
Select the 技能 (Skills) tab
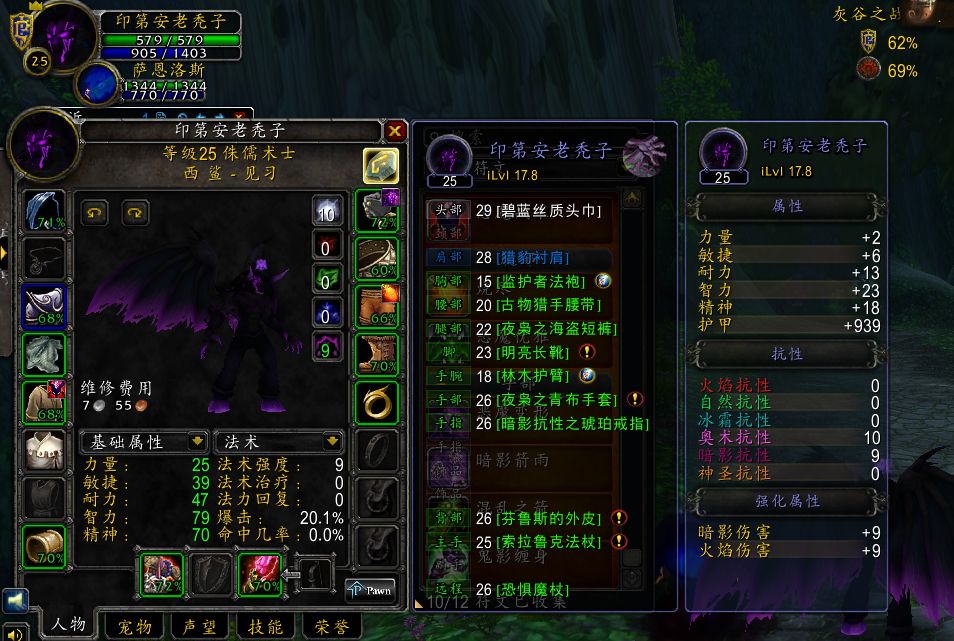pos(265,626)
